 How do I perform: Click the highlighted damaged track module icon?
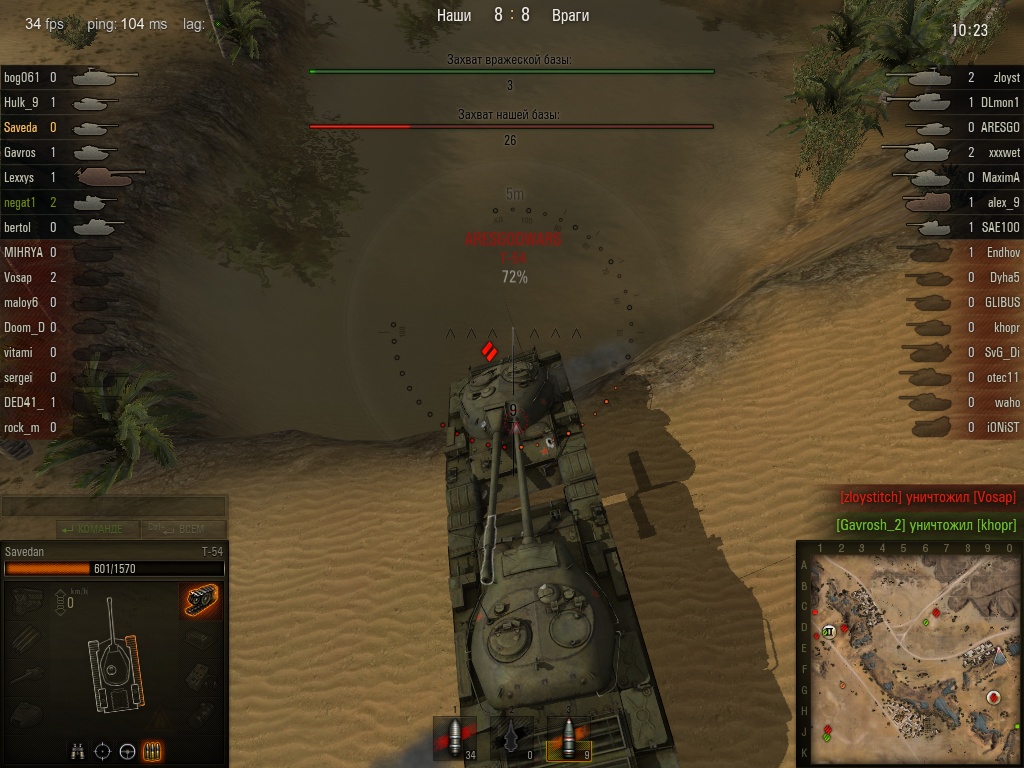[200, 600]
